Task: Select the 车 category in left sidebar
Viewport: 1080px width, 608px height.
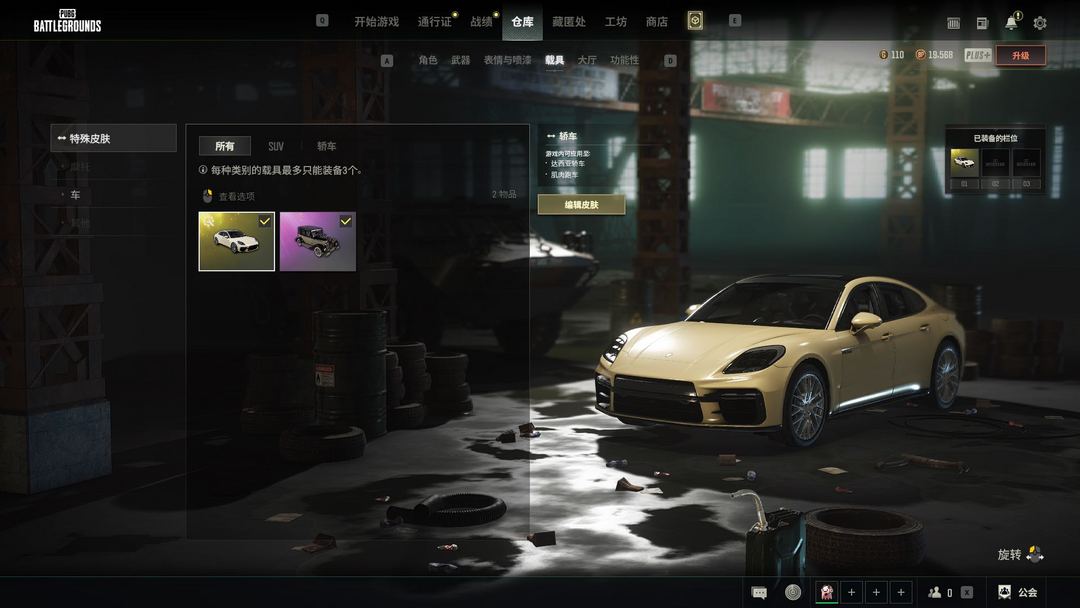Action: pyautogui.click(x=75, y=195)
